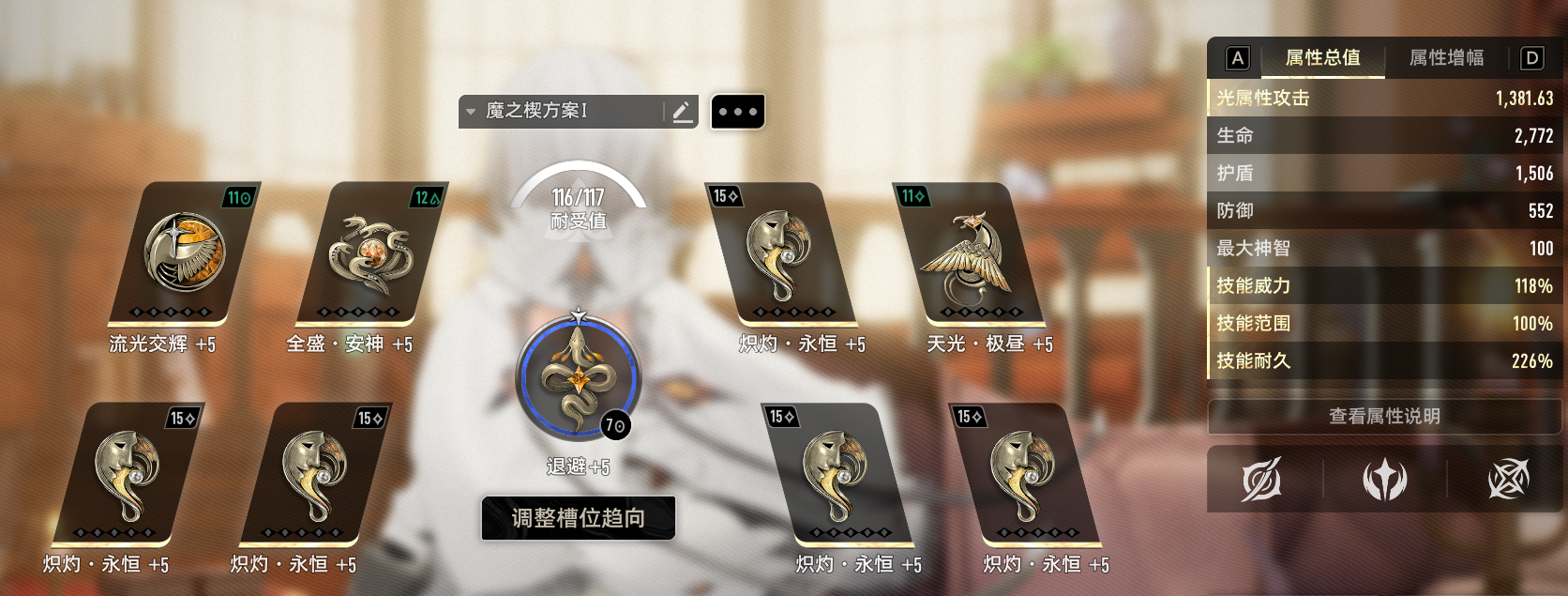Click the pencil edit icon for loadout name
Viewport: 1568px width, 596px height.
click(x=682, y=112)
